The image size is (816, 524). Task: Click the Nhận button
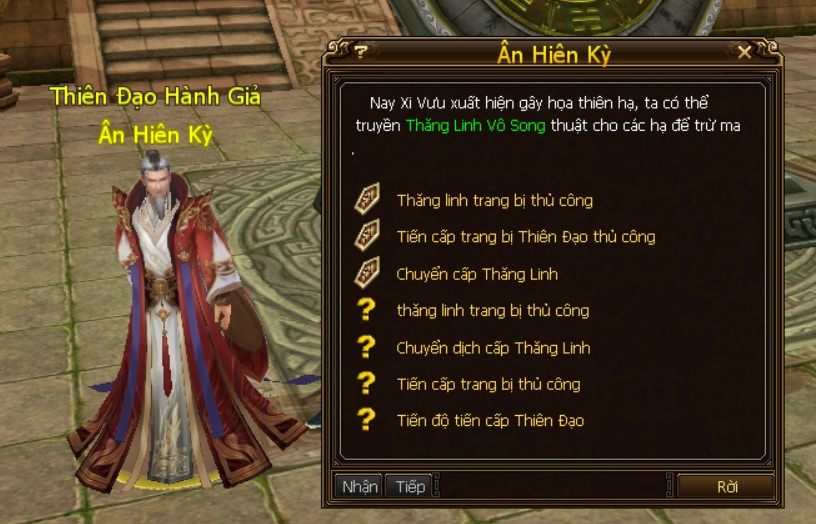[x=359, y=486]
